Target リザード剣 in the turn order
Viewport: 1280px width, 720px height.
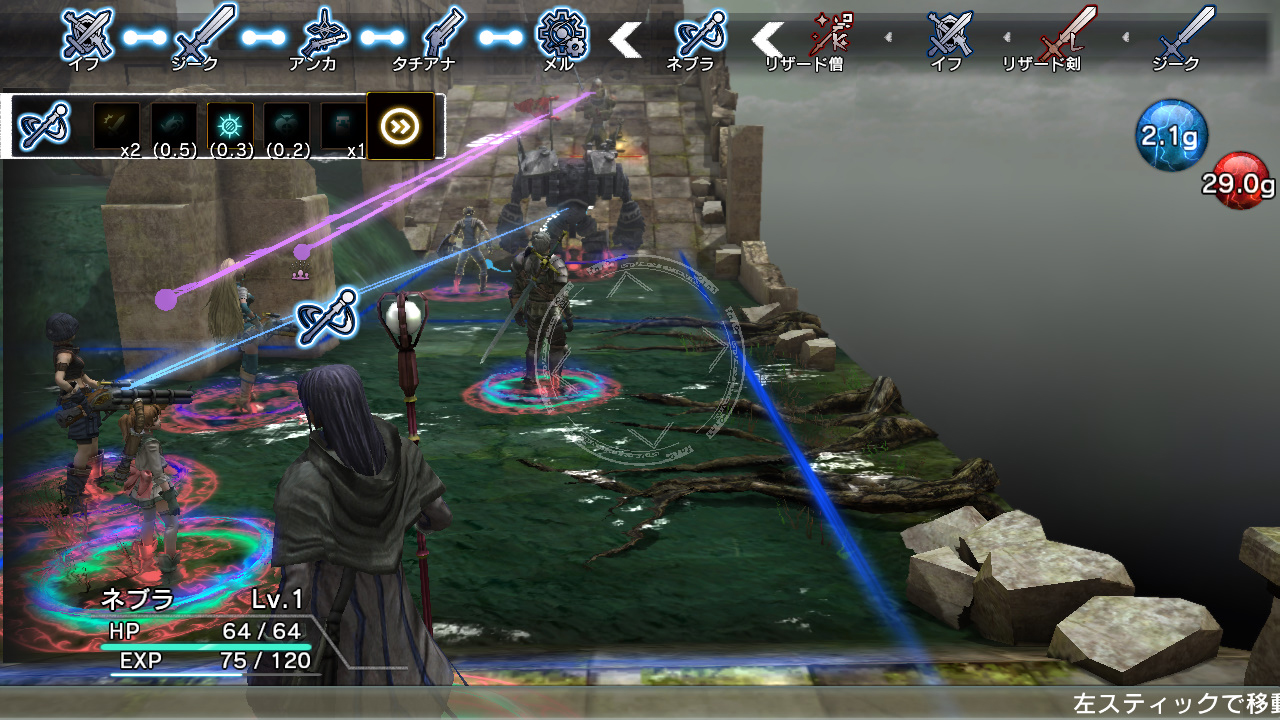coord(1062,35)
